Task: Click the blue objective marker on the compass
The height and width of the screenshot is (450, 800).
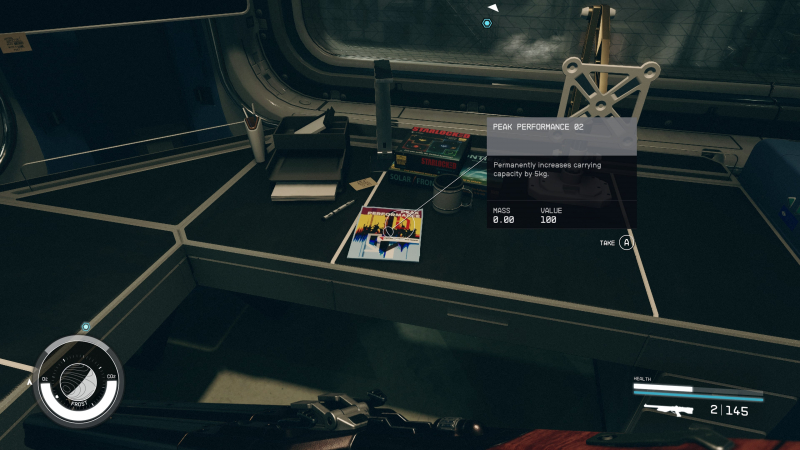Action: tap(487, 23)
